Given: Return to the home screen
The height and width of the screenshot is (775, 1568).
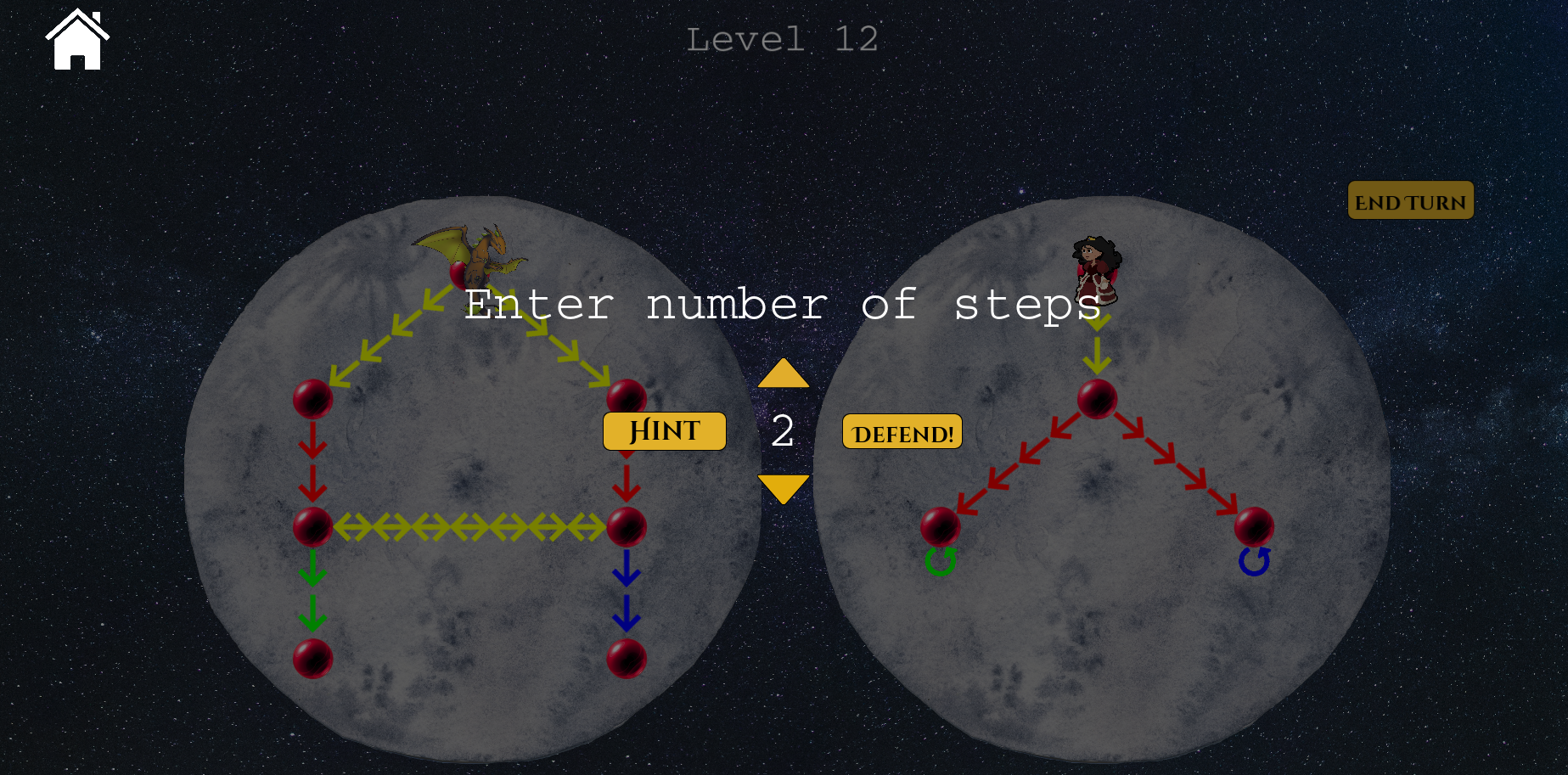Looking at the screenshot, I should click(x=77, y=40).
